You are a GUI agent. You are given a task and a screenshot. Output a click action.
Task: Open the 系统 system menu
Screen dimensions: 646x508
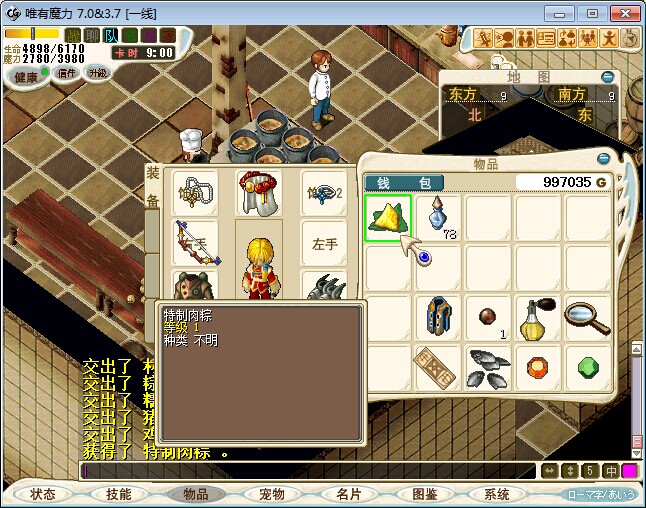click(x=497, y=494)
